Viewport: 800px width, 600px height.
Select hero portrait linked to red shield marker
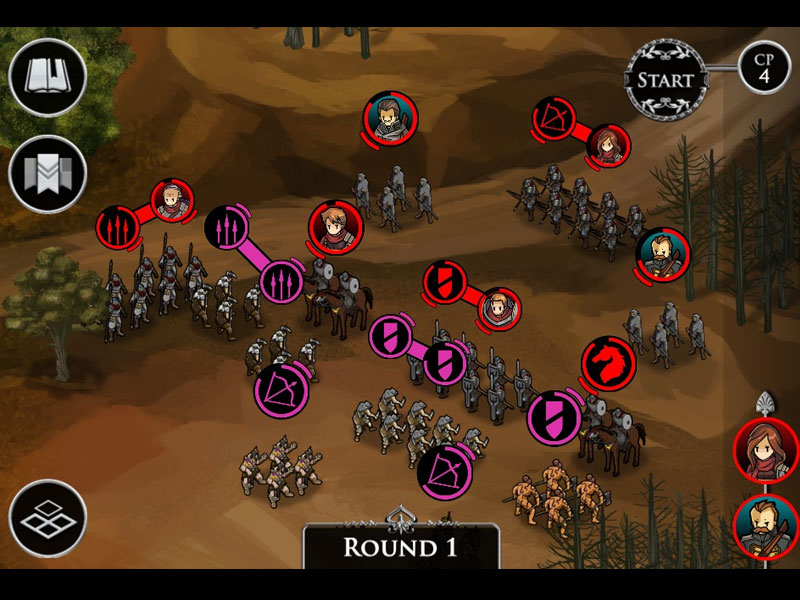click(x=497, y=310)
